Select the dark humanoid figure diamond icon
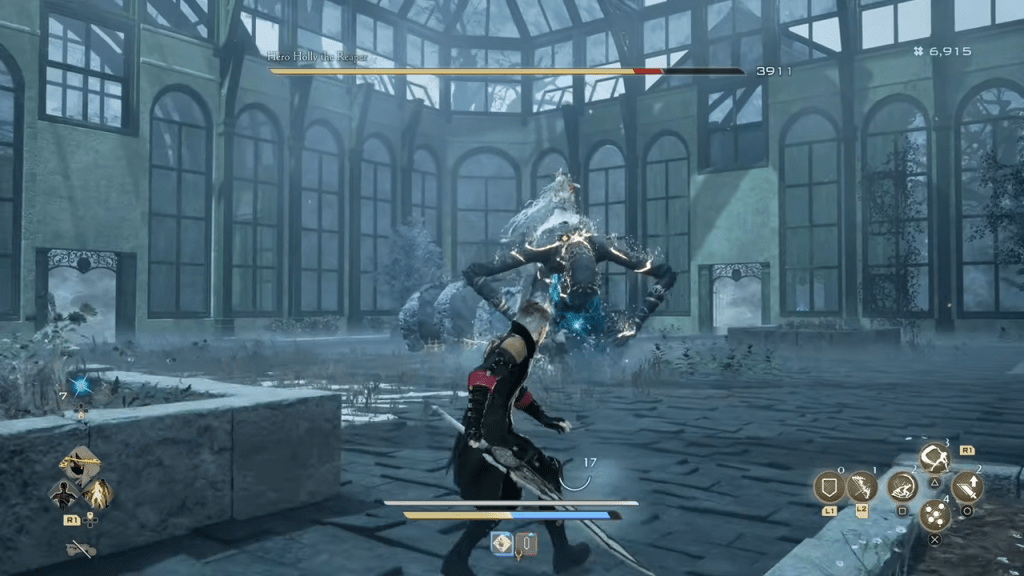 (x=64, y=493)
